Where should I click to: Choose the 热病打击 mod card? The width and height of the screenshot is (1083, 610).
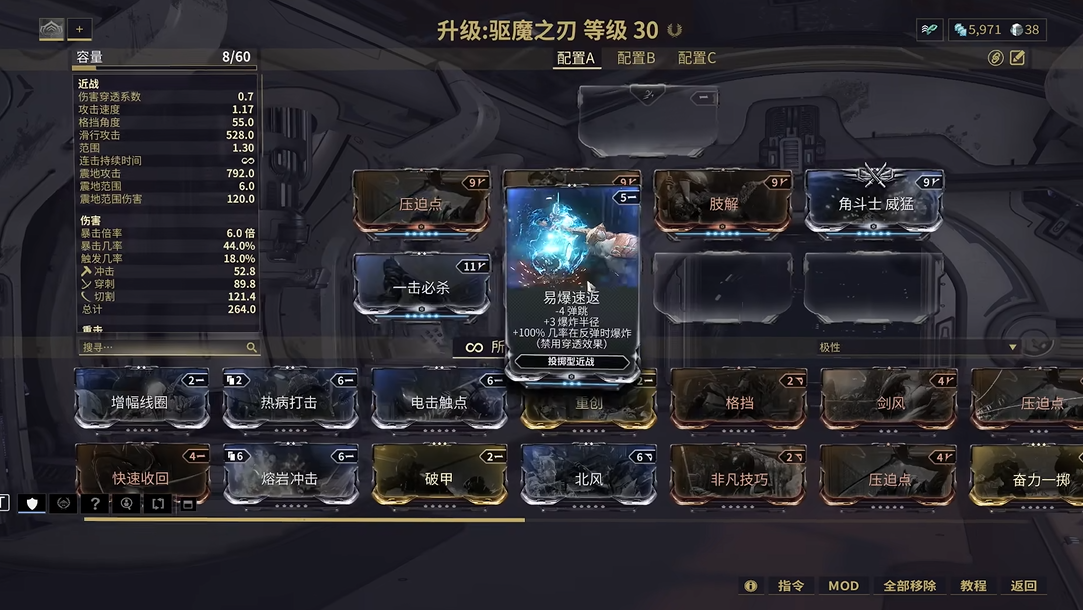click(289, 402)
